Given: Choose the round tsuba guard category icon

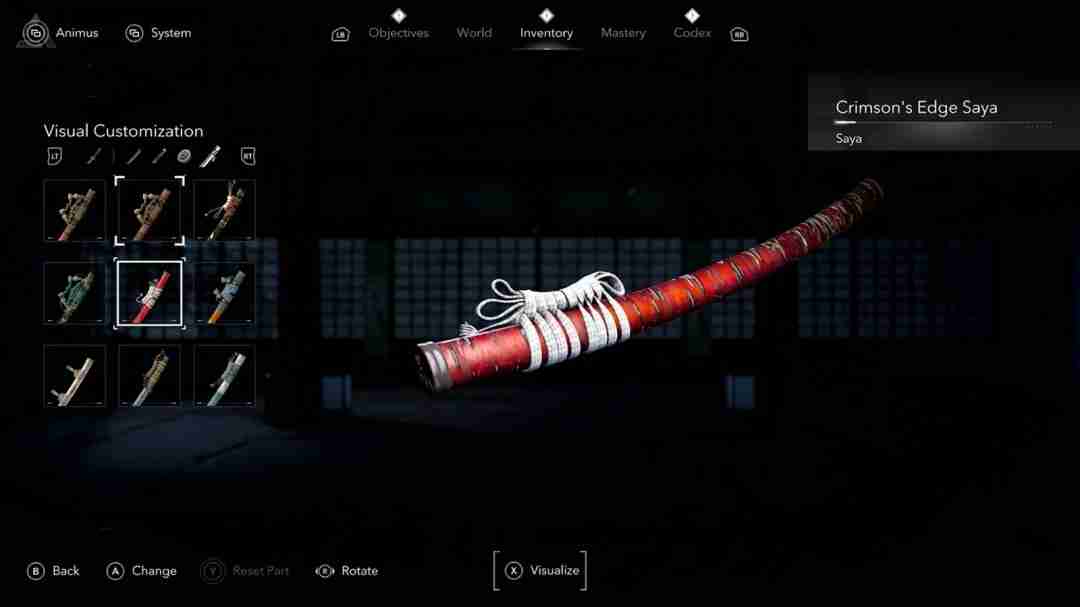Looking at the screenshot, I should coord(184,156).
